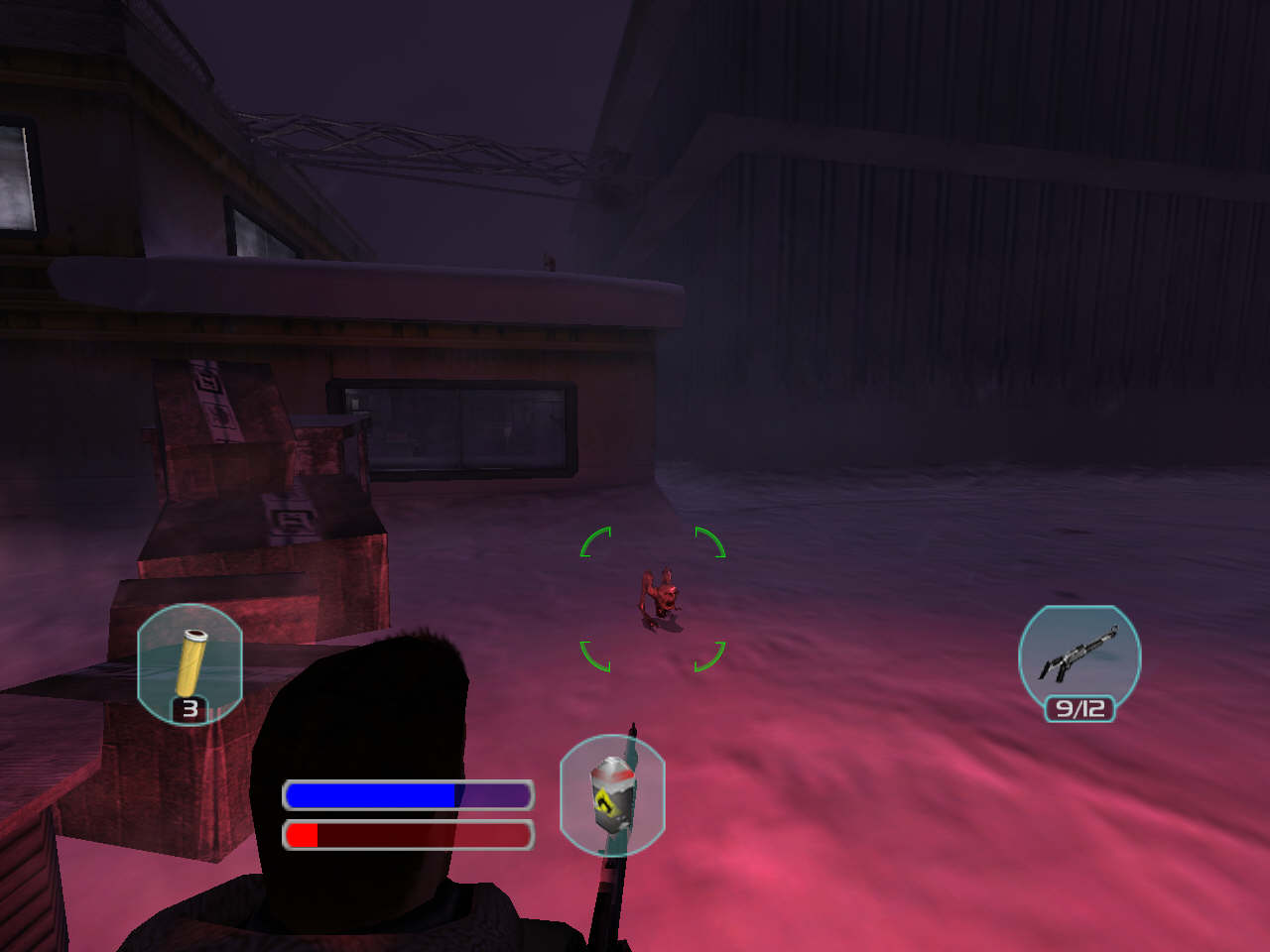Image resolution: width=1270 pixels, height=952 pixels.
Task: Click the '9/12' ammo counter badge
Action: (x=1079, y=707)
